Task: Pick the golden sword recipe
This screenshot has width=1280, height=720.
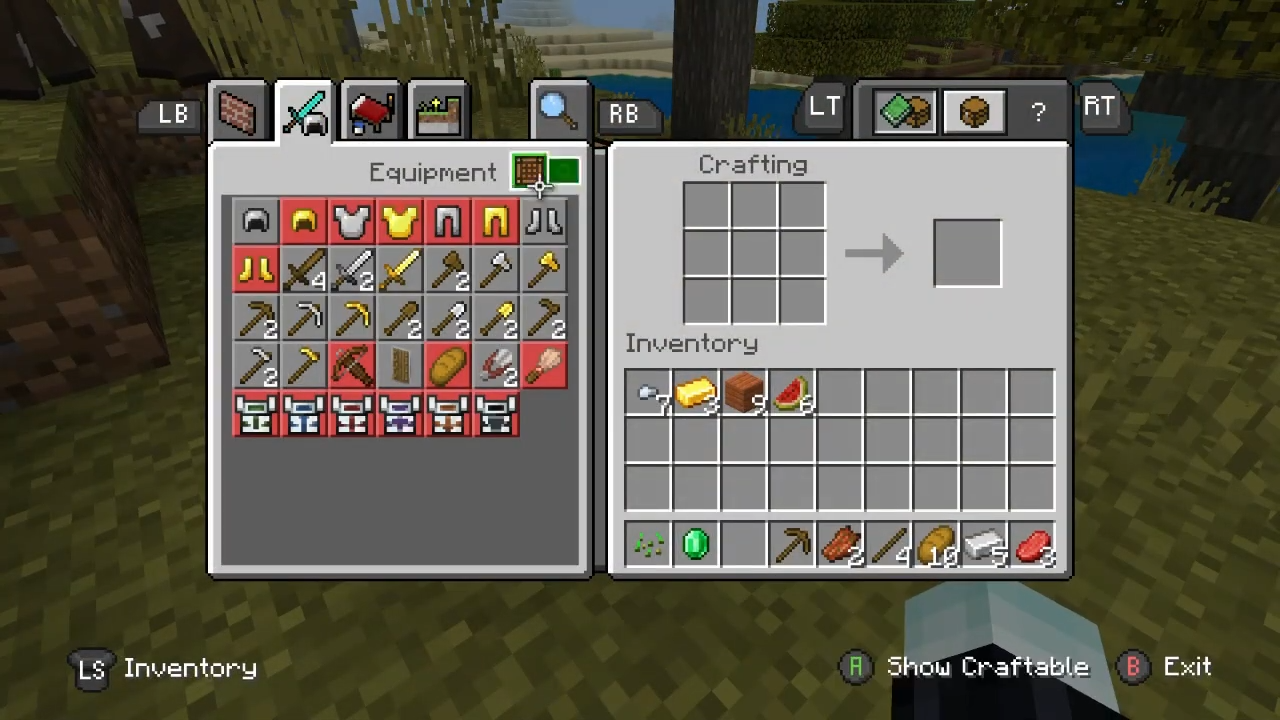Action: tap(399, 270)
